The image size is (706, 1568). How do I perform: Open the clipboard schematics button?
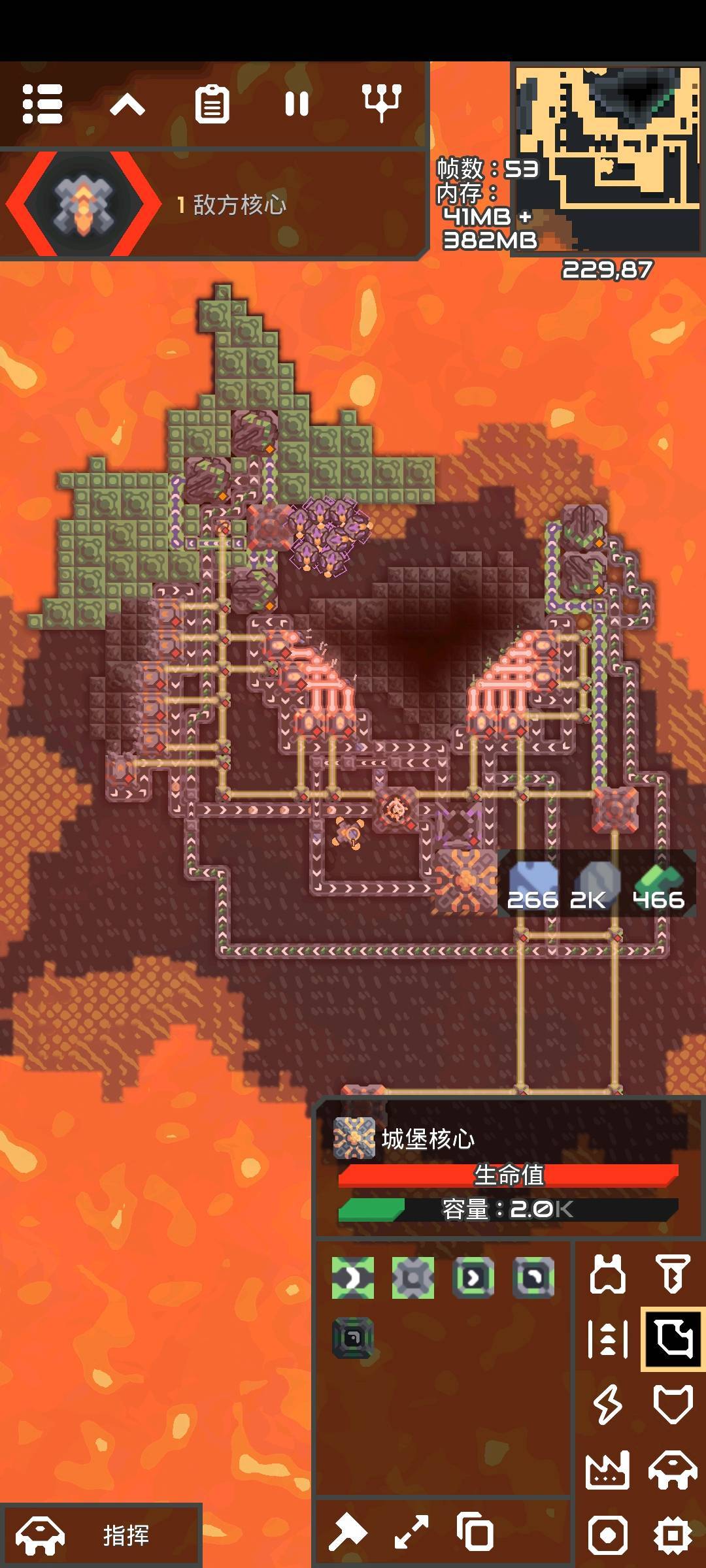(x=212, y=104)
